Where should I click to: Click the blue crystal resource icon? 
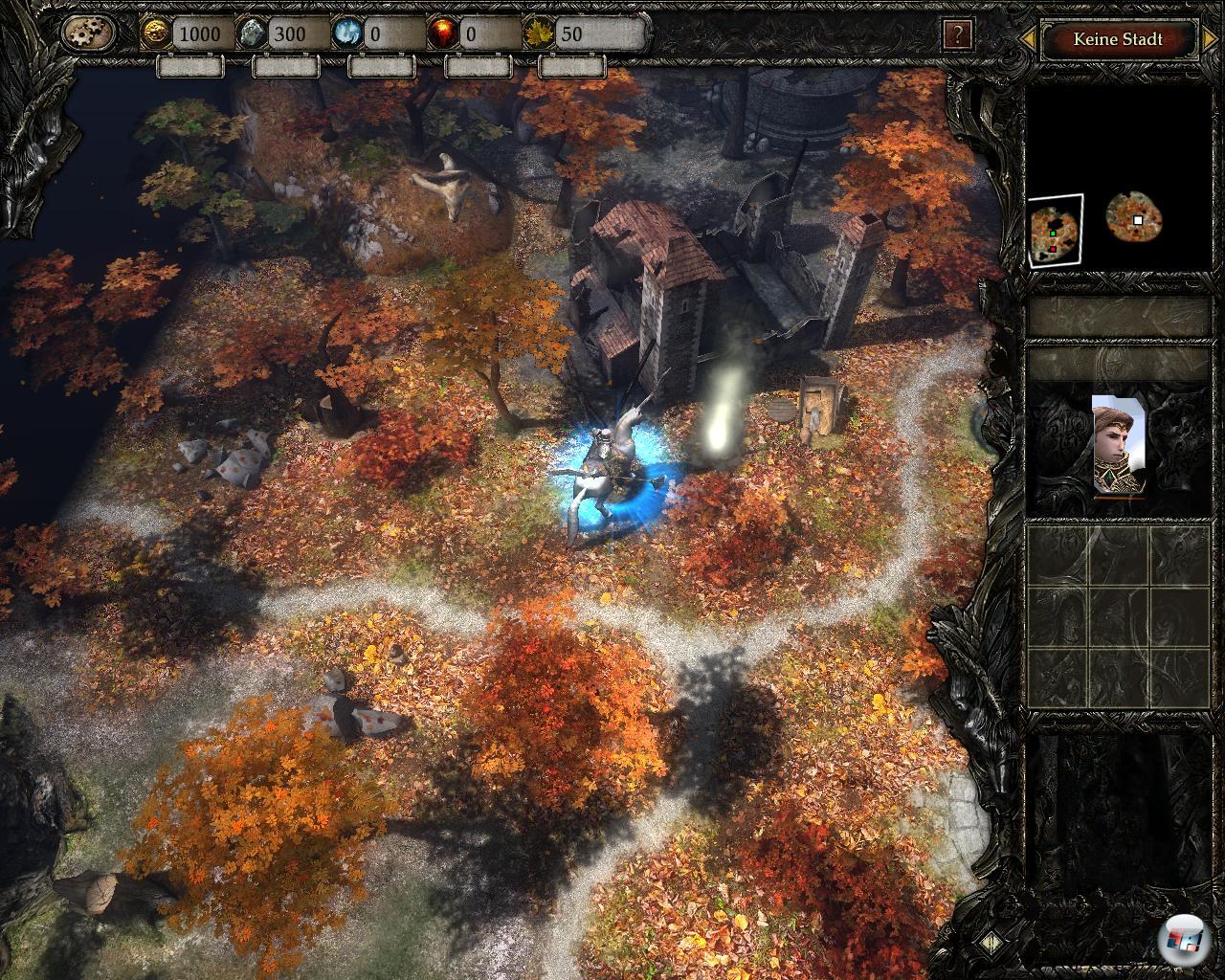[x=347, y=33]
